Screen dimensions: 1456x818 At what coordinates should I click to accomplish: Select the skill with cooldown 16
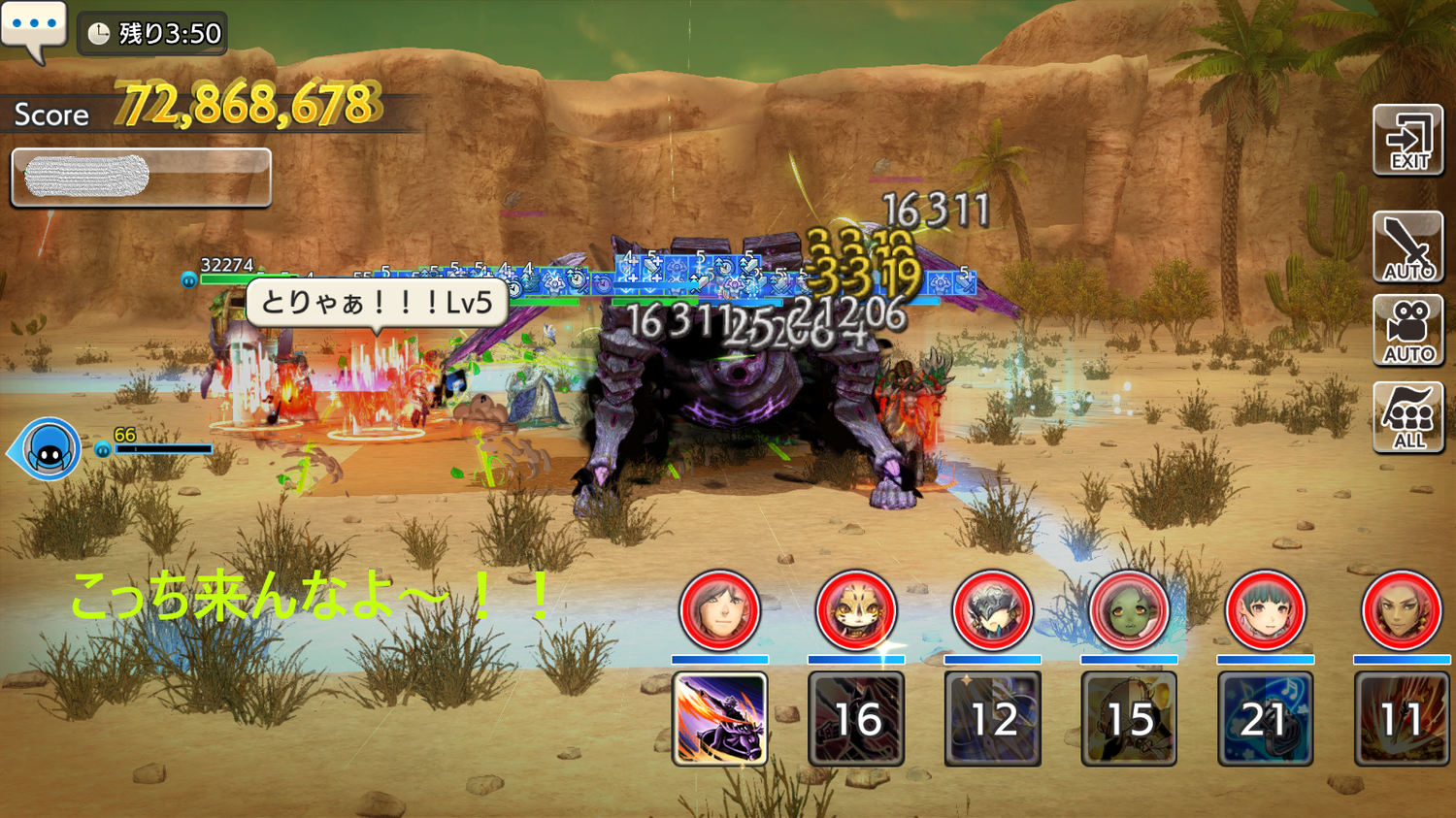pos(856,719)
